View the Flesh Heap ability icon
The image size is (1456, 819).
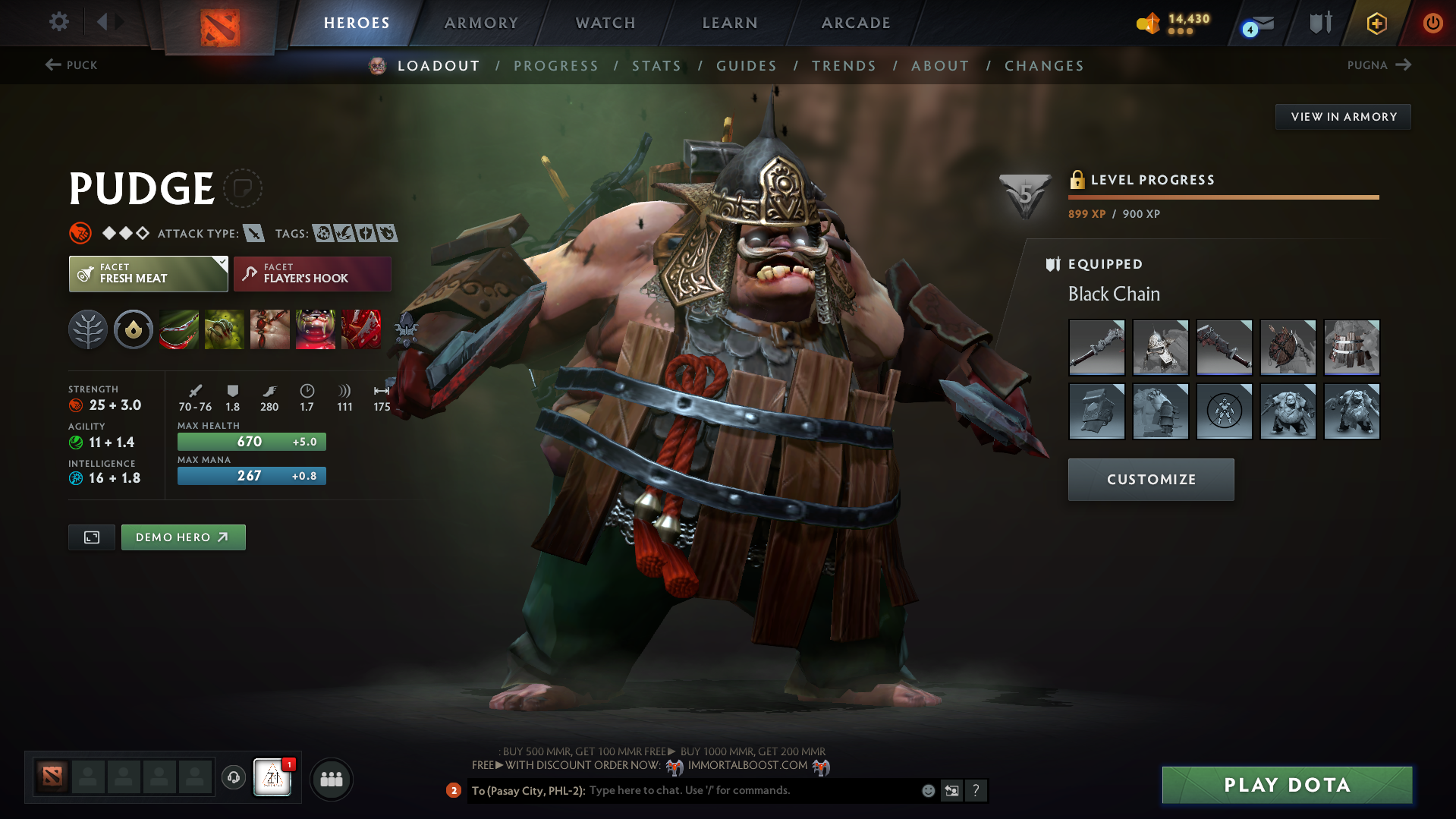click(270, 329)
